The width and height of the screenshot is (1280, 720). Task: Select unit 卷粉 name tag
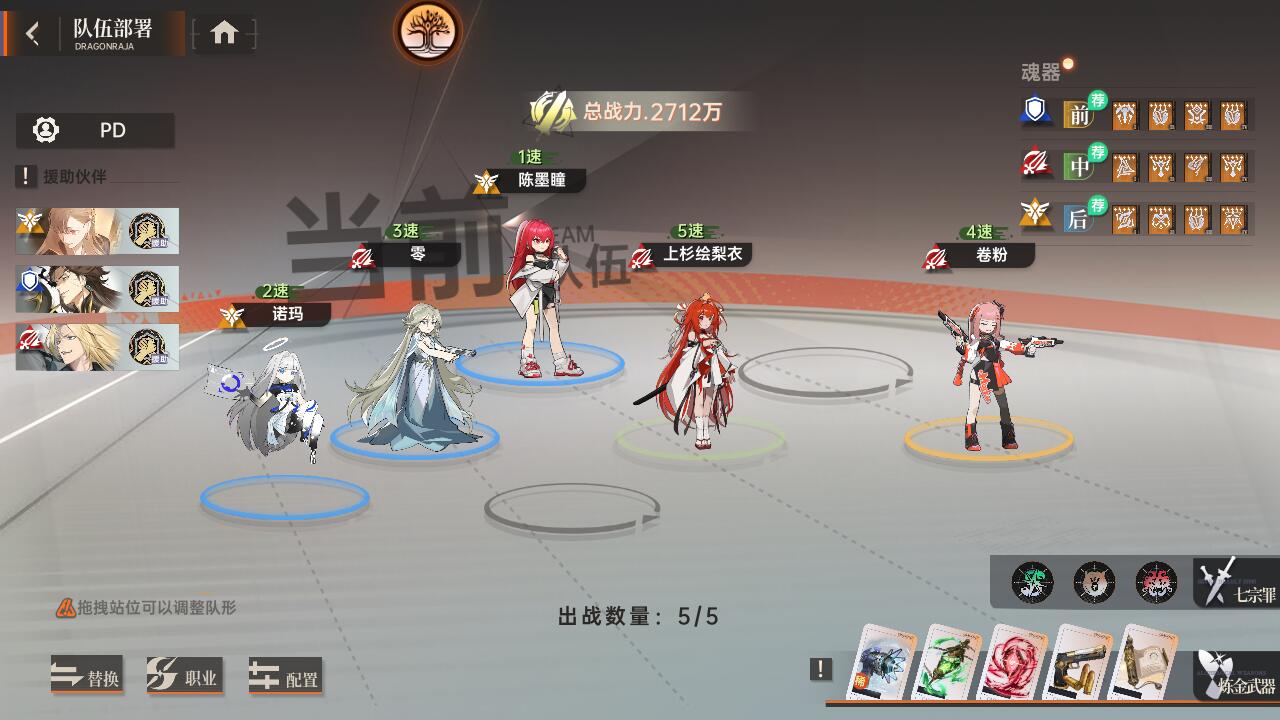(990, 255)
